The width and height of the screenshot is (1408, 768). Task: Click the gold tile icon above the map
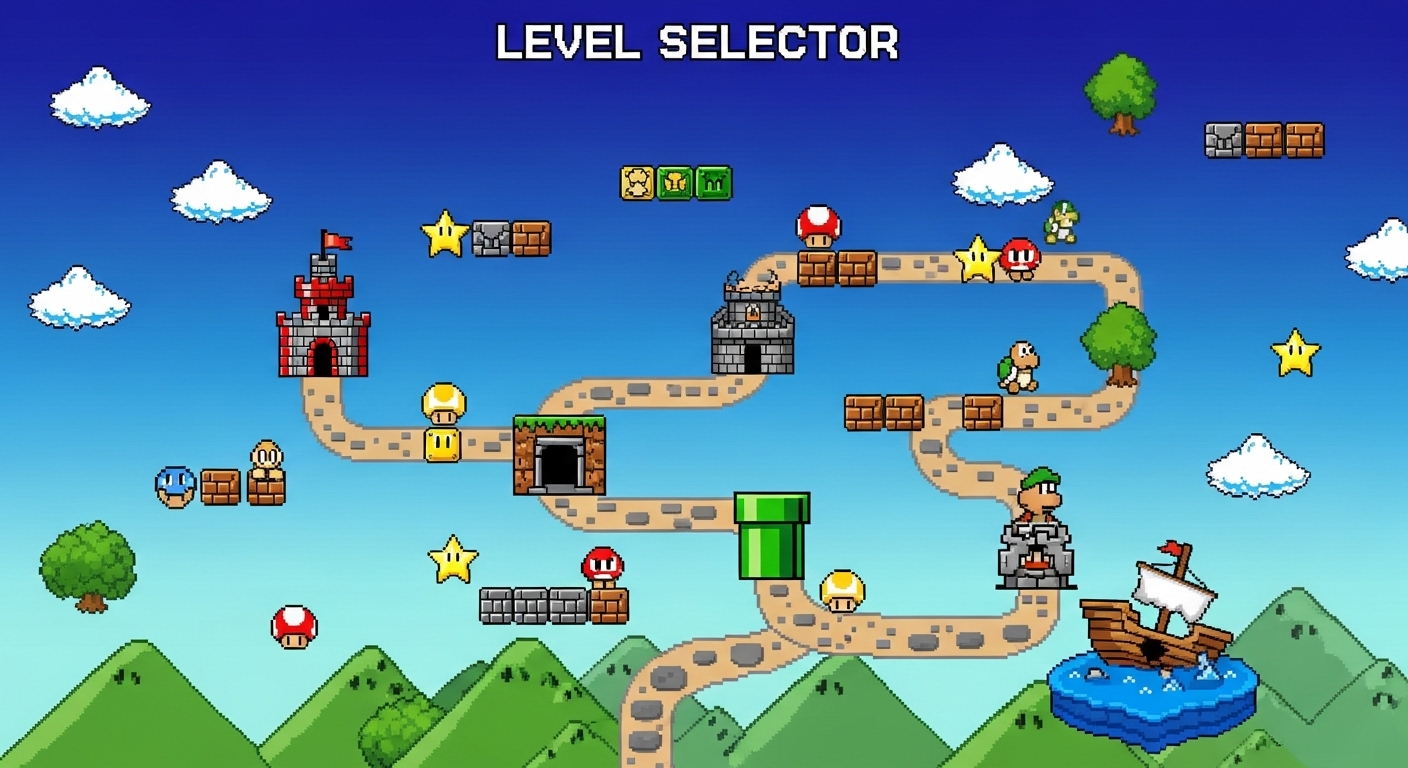[637, 183]
